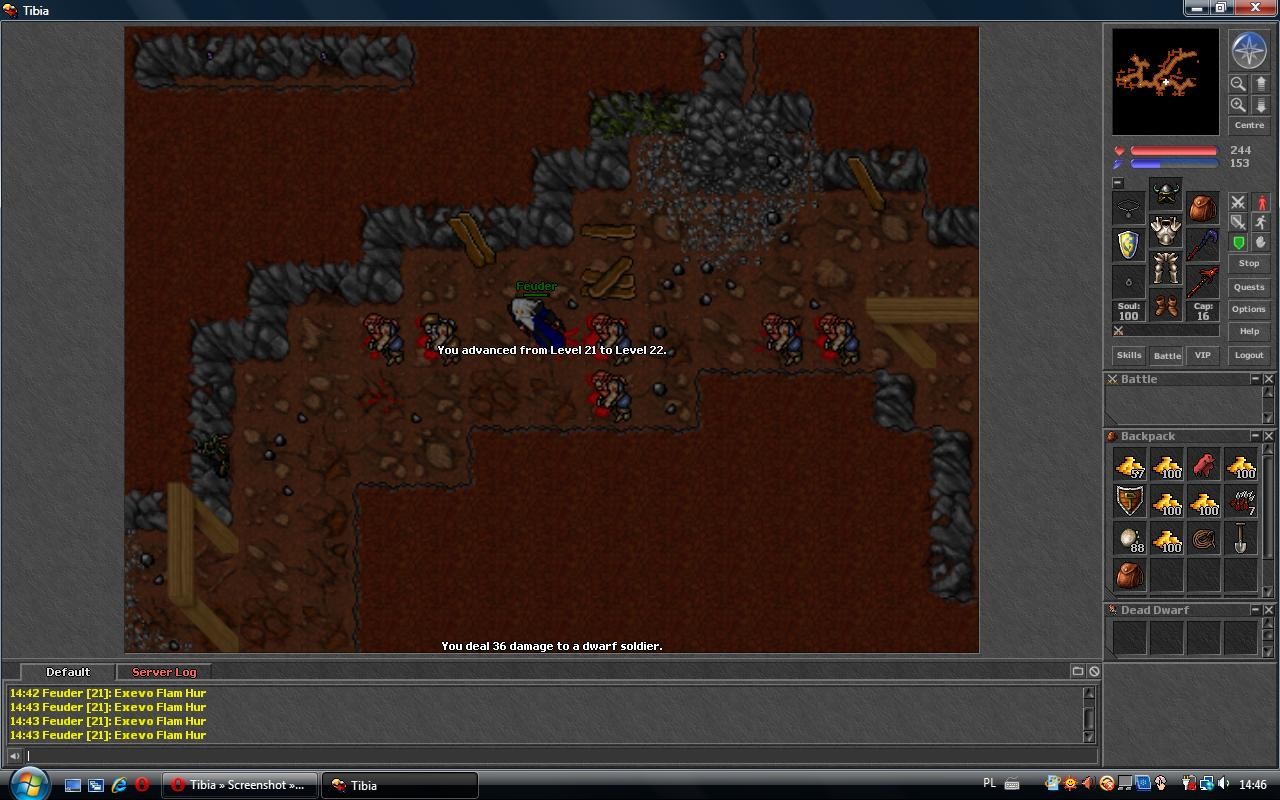Screen dimensions: 1280x800
Task: Open the equipped brown backpack slot
Action: point(1202,207)
